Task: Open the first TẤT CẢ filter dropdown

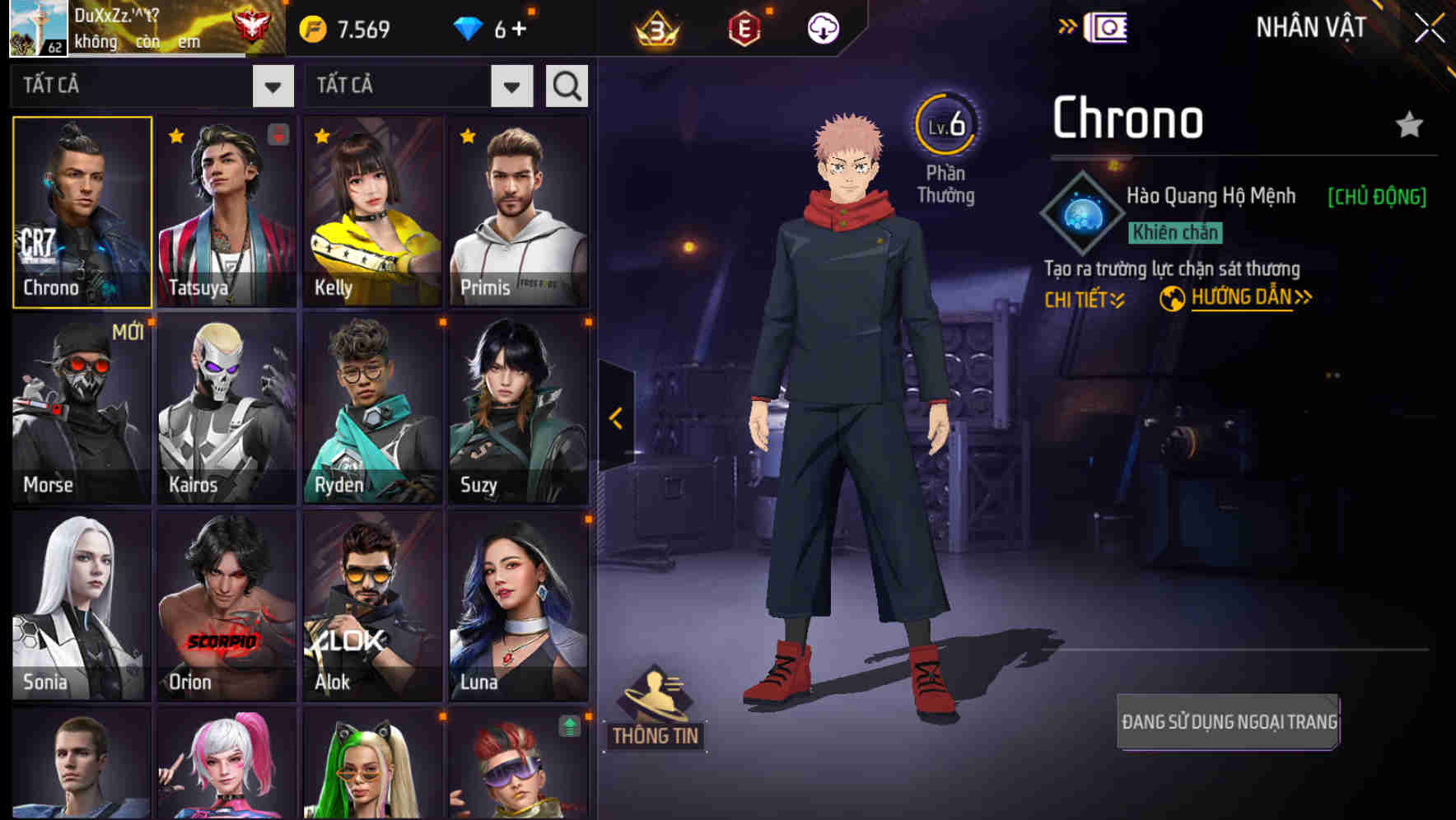Action: pyautogui.click(x=273, y=86)
